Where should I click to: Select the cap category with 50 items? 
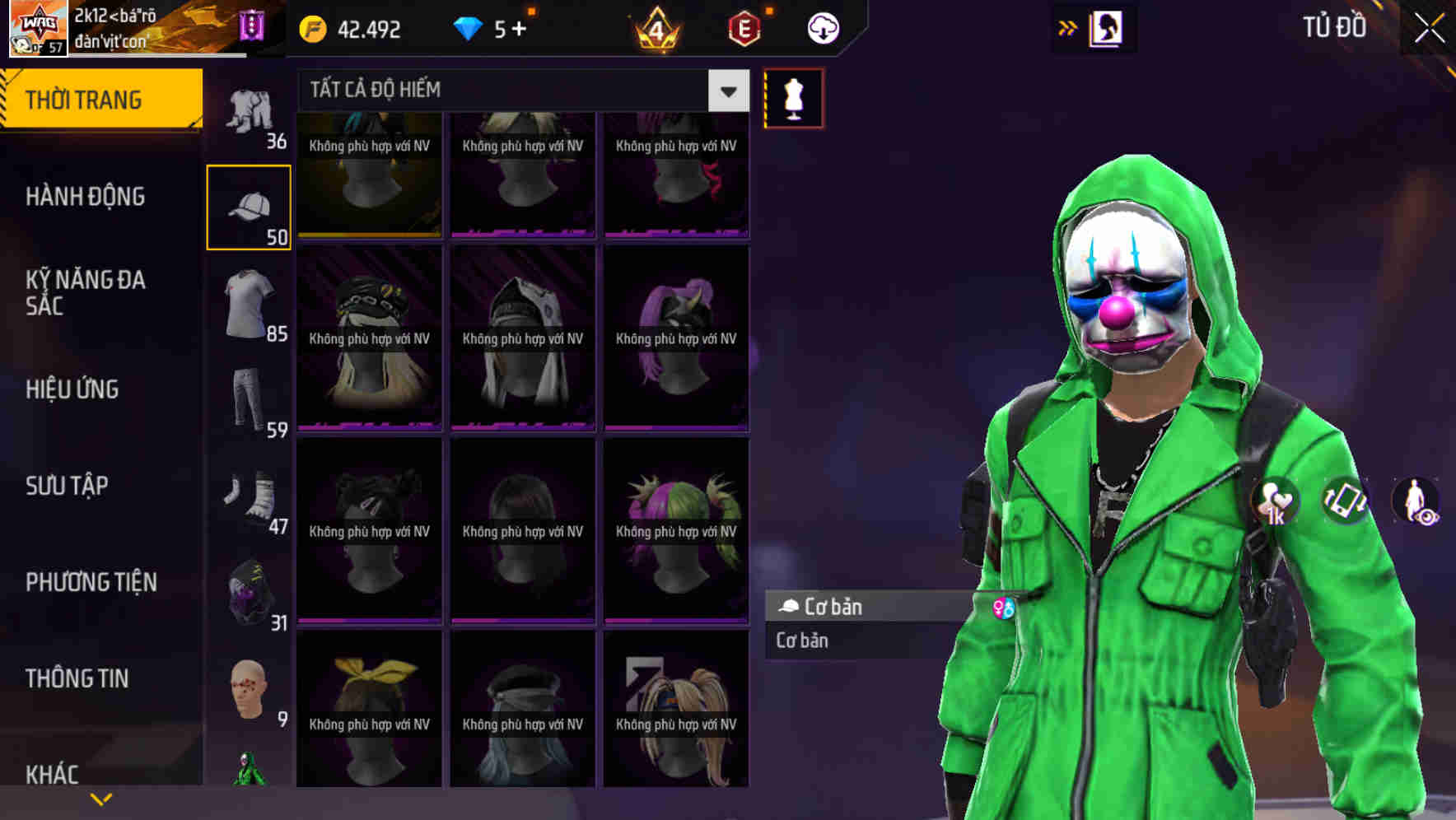click(249, 204)
